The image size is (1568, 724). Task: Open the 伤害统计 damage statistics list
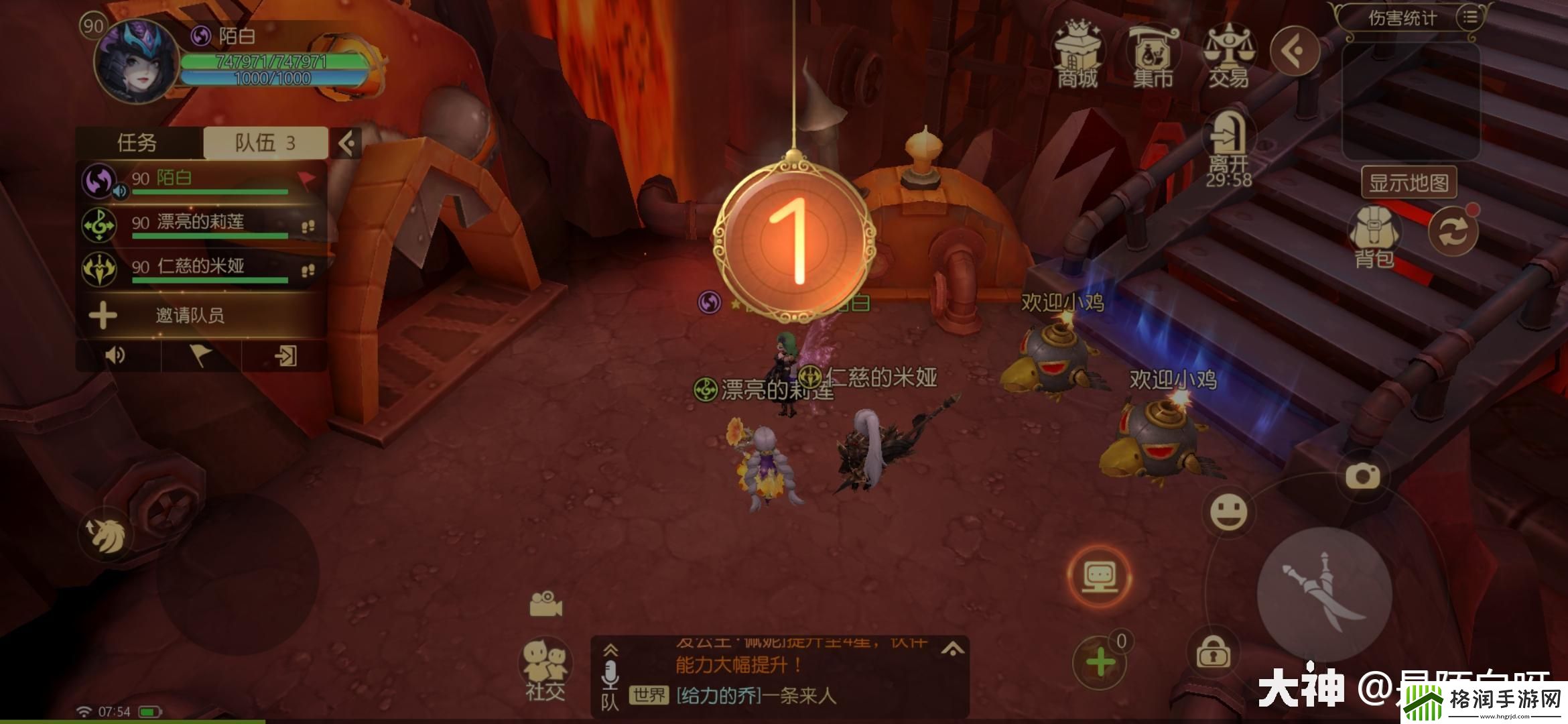[1470, 17]
